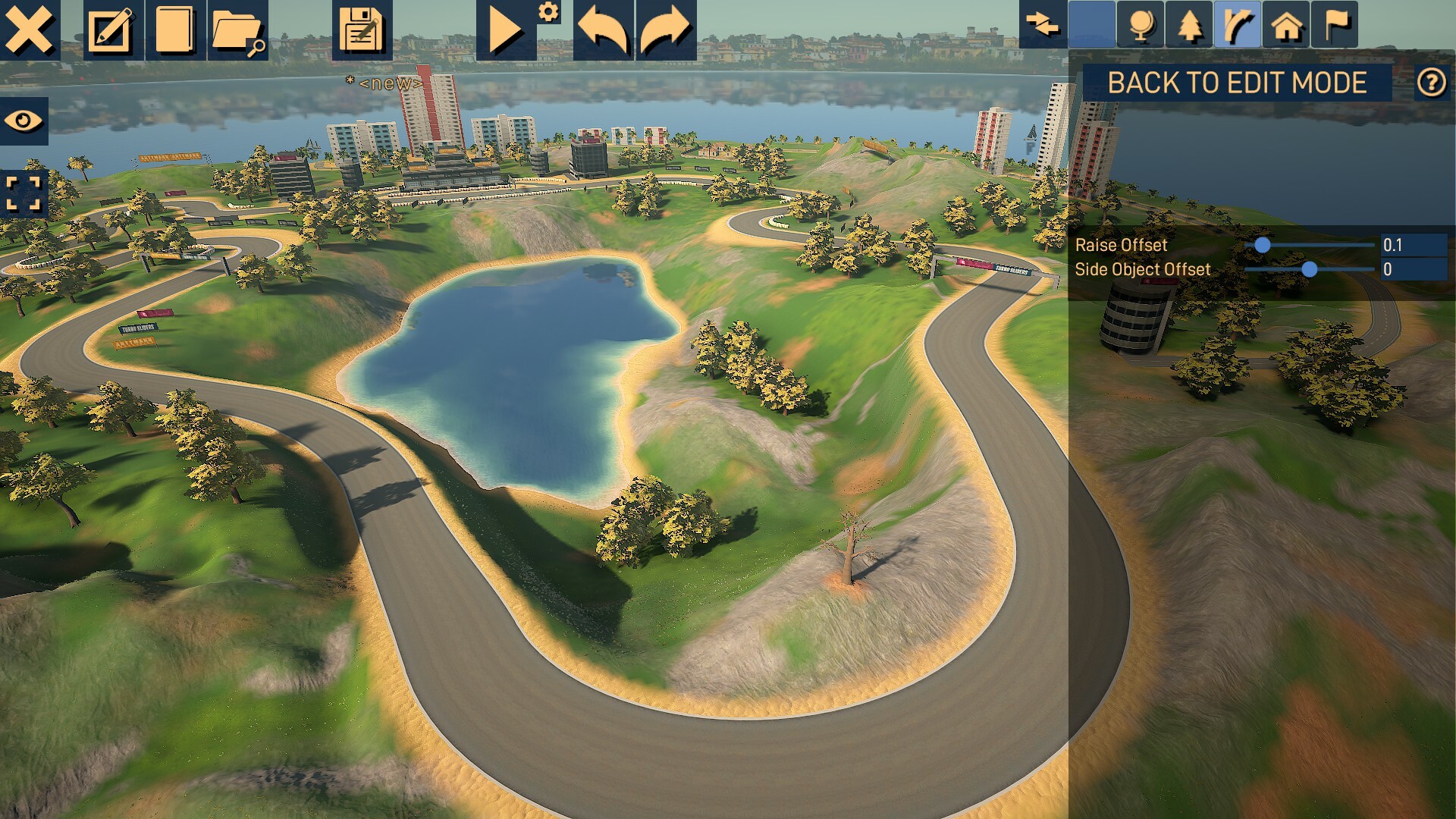Open help with the question mark button
Viewport: 1456px width, 819px height.
[x=1431, y=83]
